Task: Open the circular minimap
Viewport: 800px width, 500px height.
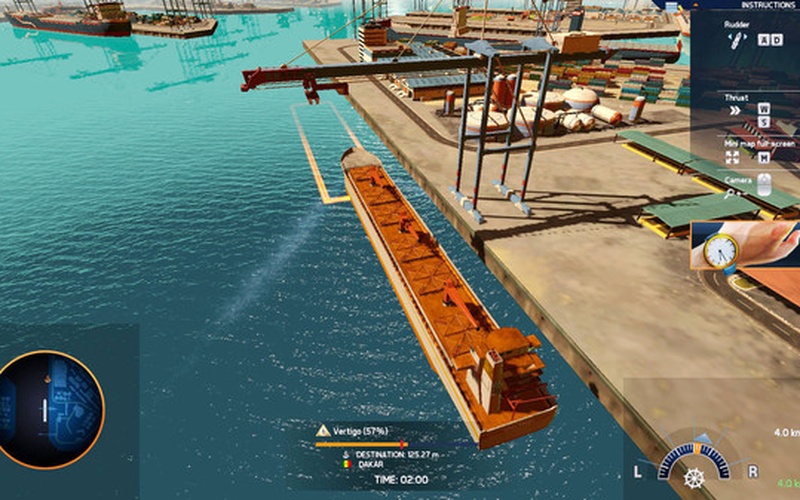Action: (x=50, y=409)
